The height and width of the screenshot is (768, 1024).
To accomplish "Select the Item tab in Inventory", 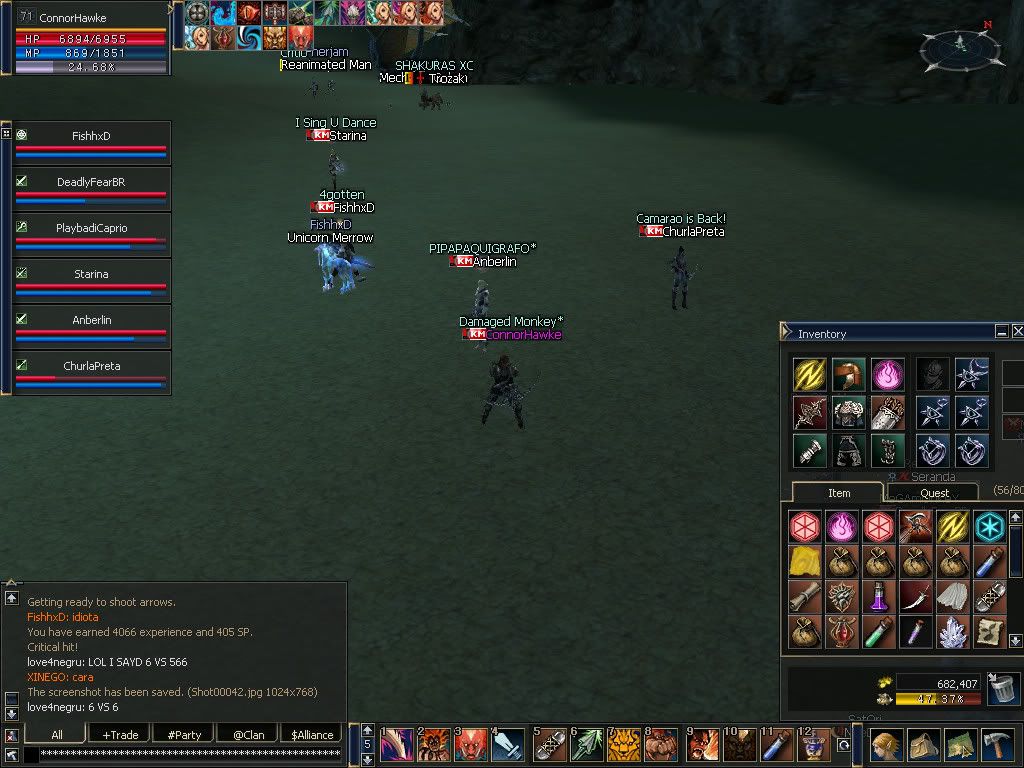I will tap(839, 493).
